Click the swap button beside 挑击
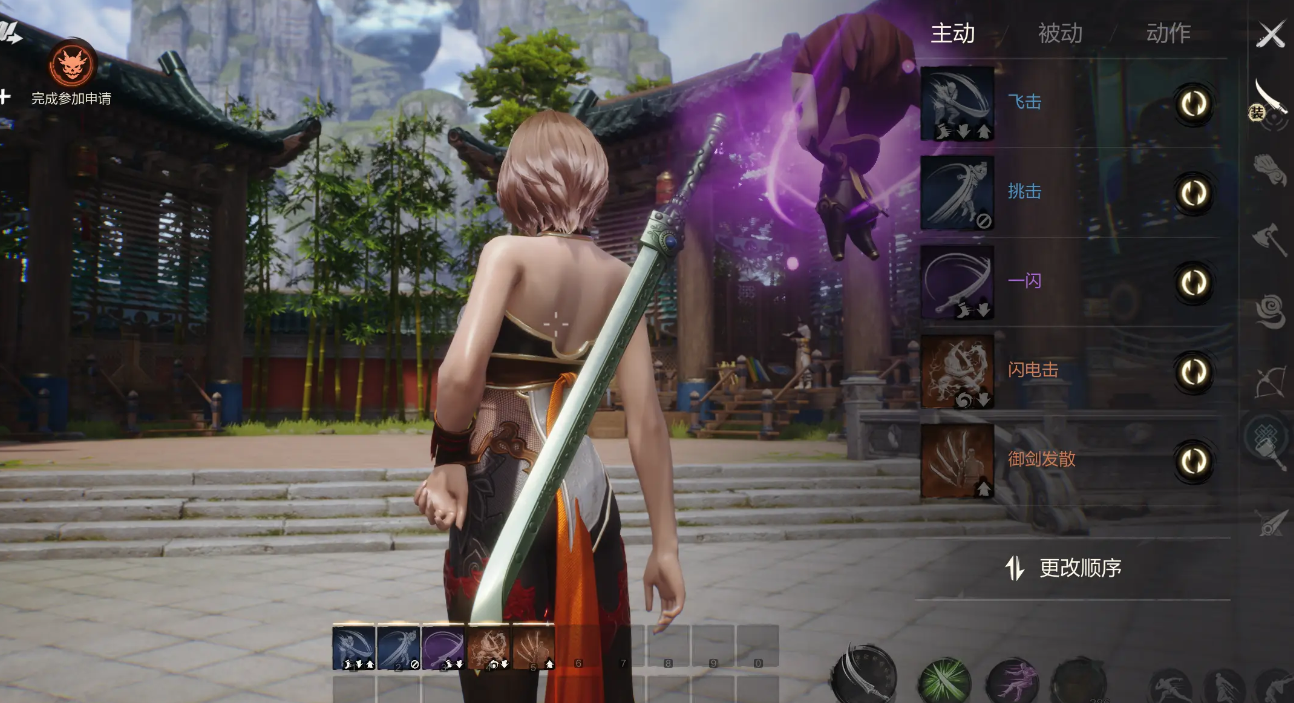The width and height of the screenshot is (1294, 703). [x=1193, y=193]
